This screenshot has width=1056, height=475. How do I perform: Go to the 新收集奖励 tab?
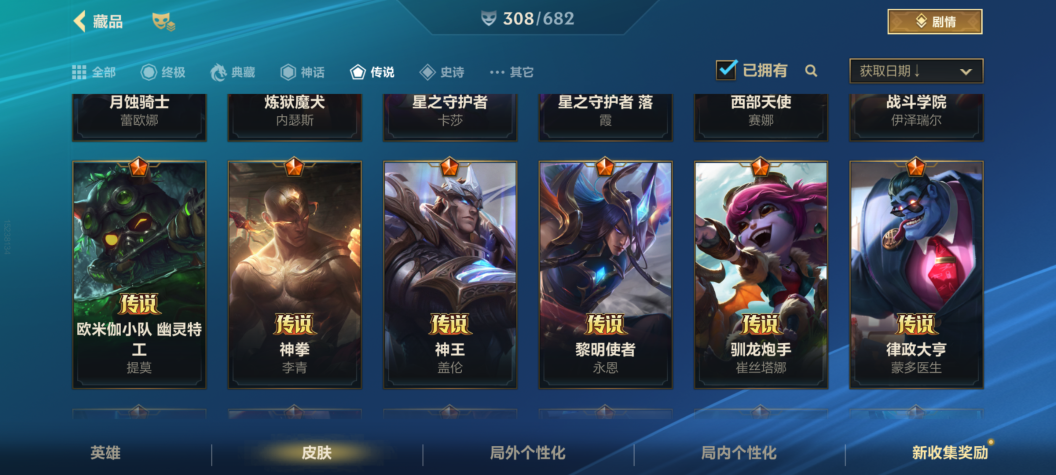pos(949,453)
